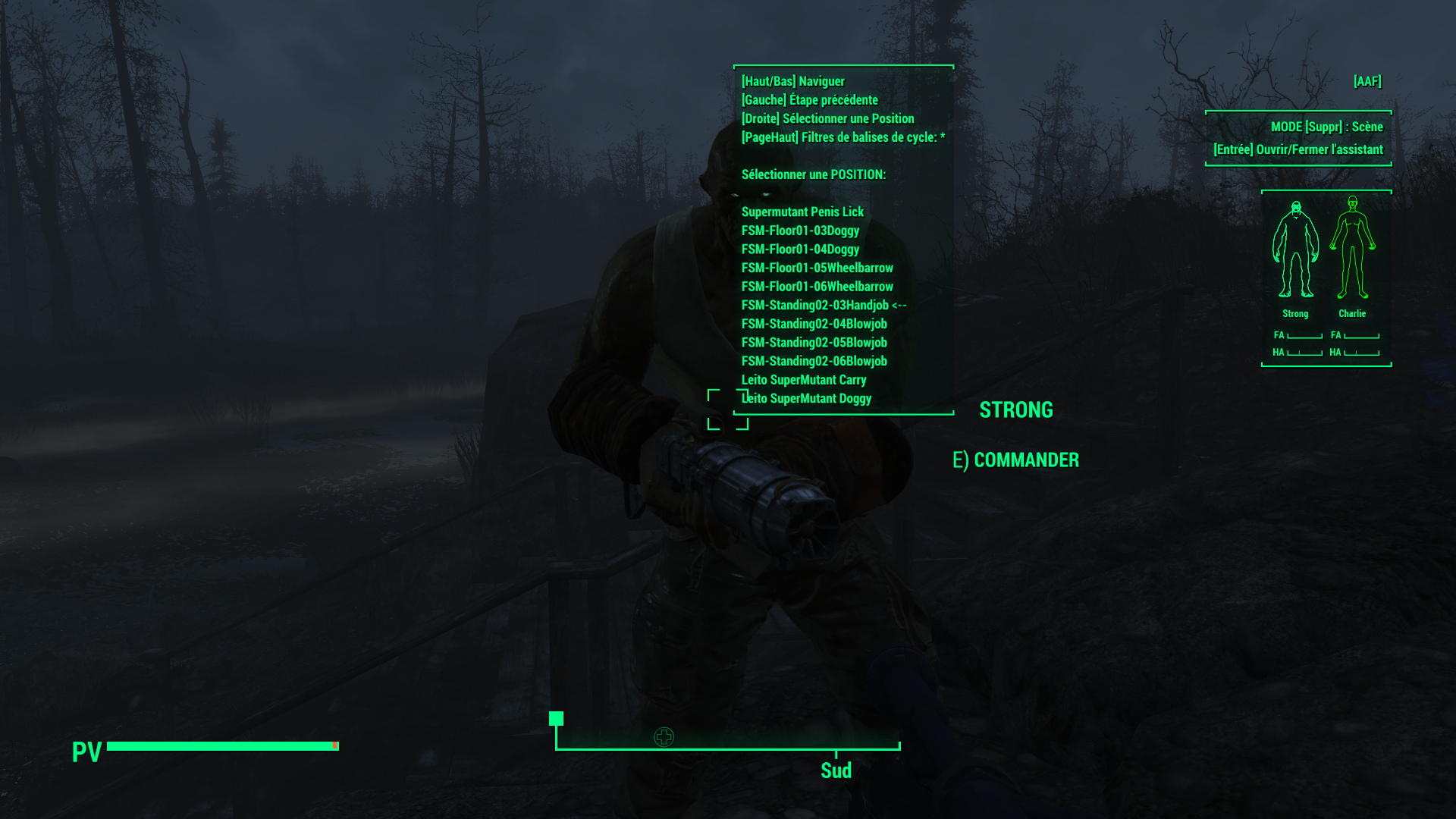Click the E) COMMANDER action prompt

click(1016, 460)
